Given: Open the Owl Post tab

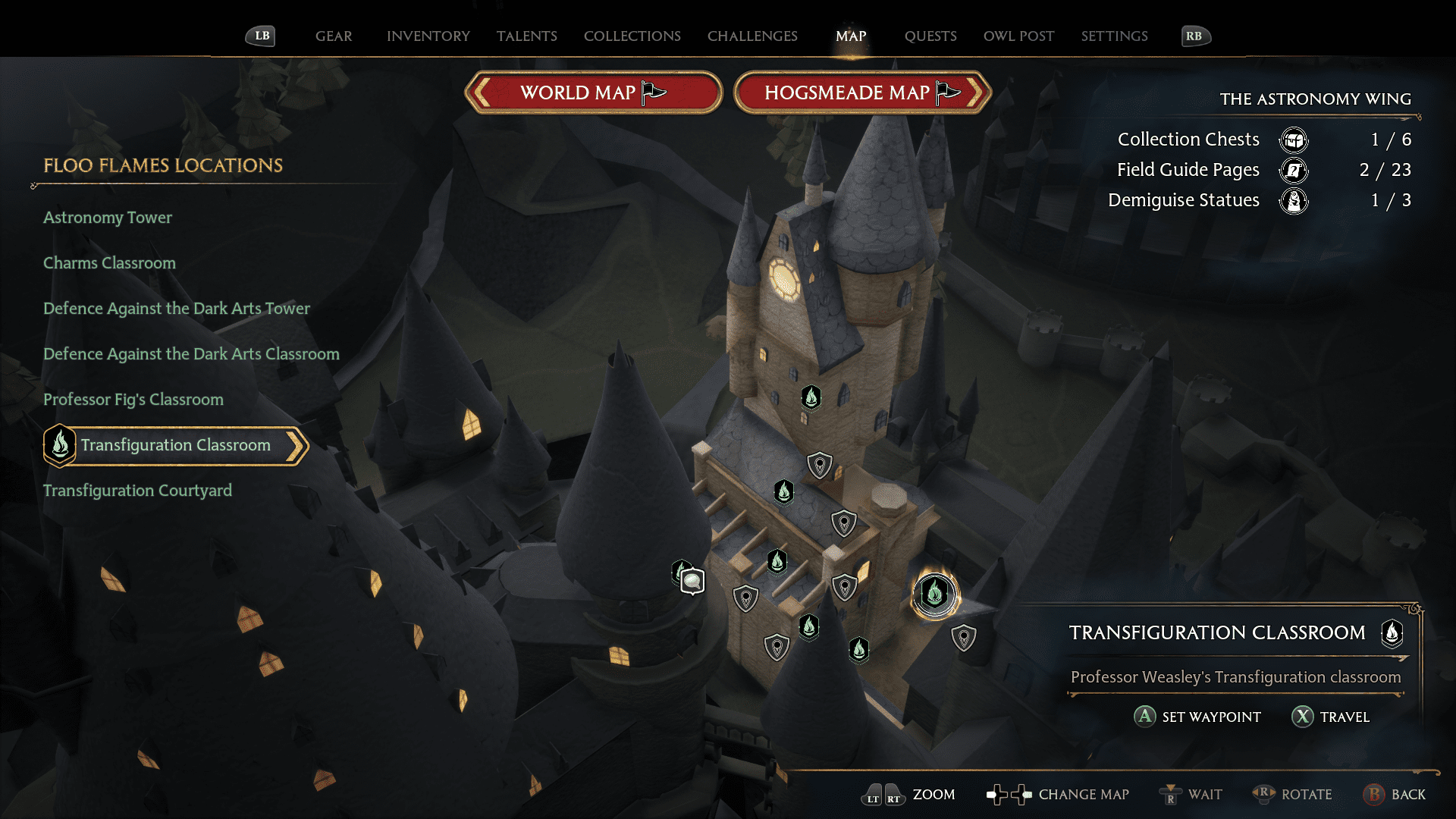Looking at the screenshot, I should [x=1018, y=36].
